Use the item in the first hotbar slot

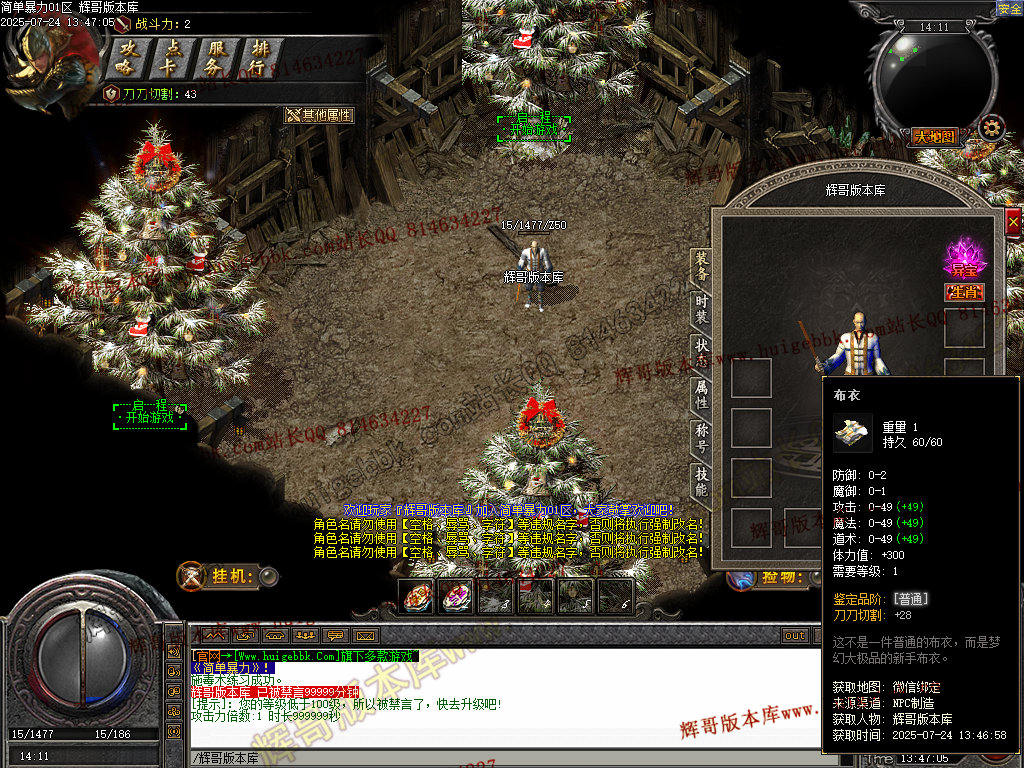pos(417,597)
